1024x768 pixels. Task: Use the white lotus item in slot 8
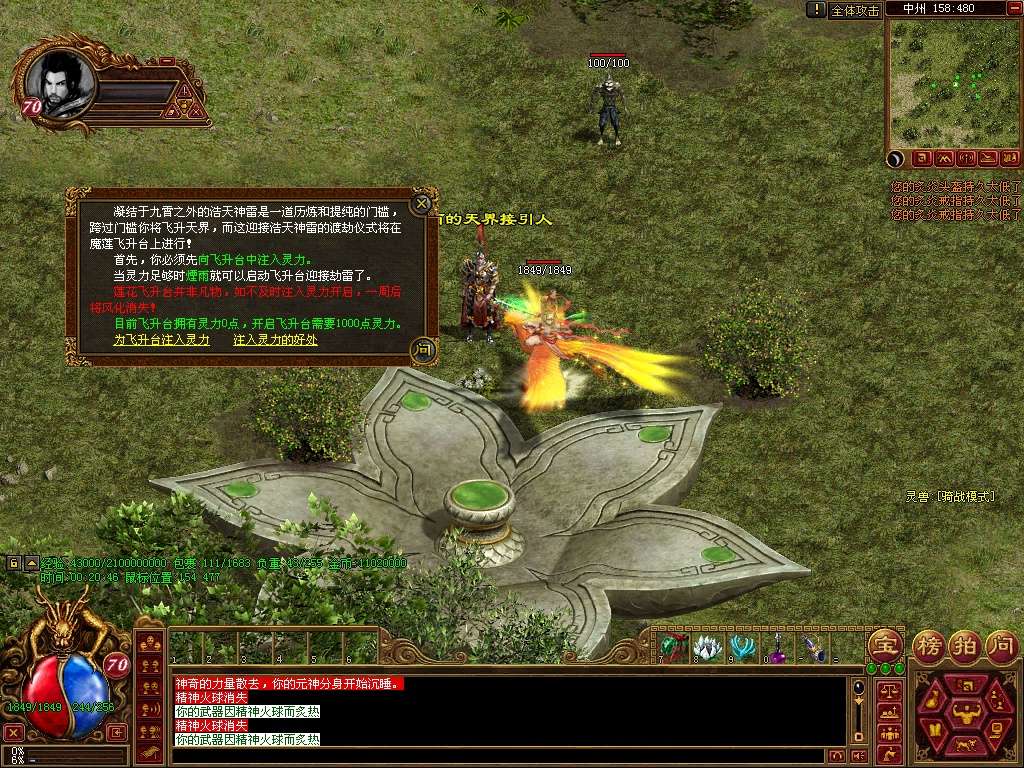click(x=708, y=647)
